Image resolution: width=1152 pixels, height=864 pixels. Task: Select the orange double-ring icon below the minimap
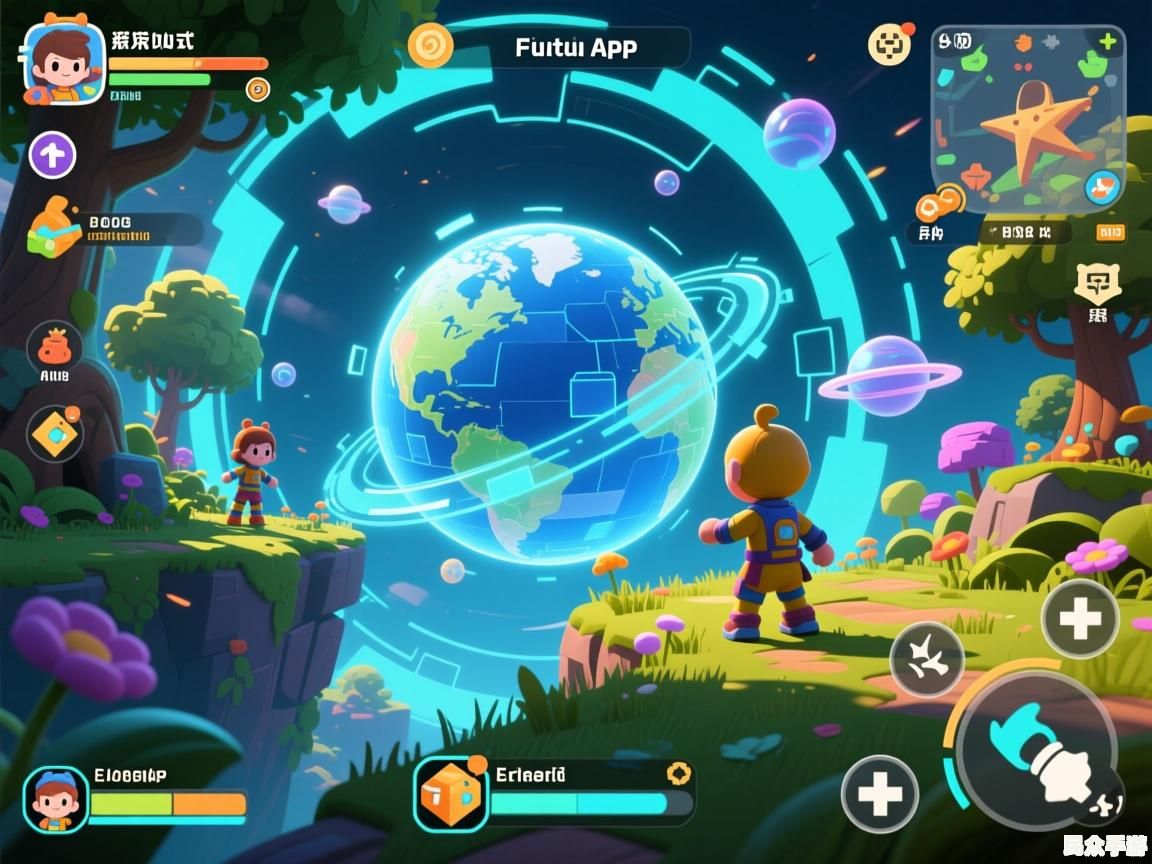pyautogui.click(x=939, y=204)
